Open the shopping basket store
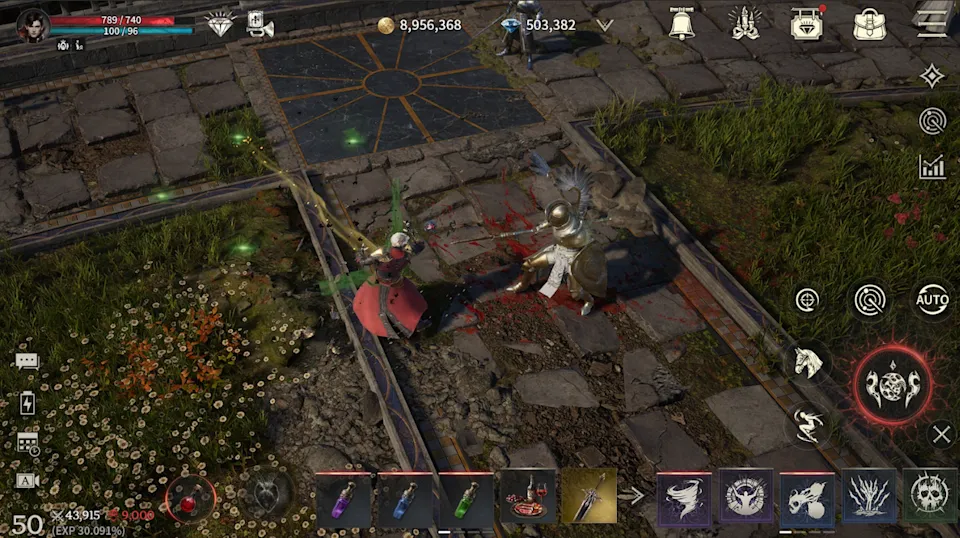Image resolution: width=960 pixels, height=538 pixels. click(806, 24)
